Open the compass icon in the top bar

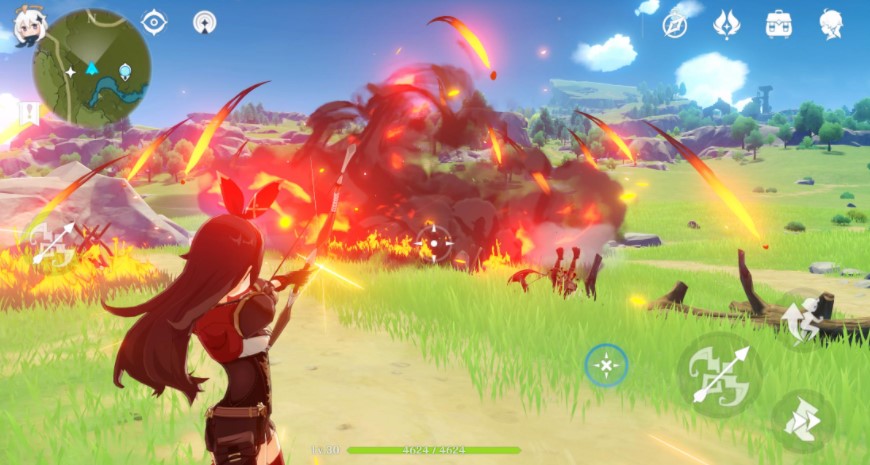(676, 24)
